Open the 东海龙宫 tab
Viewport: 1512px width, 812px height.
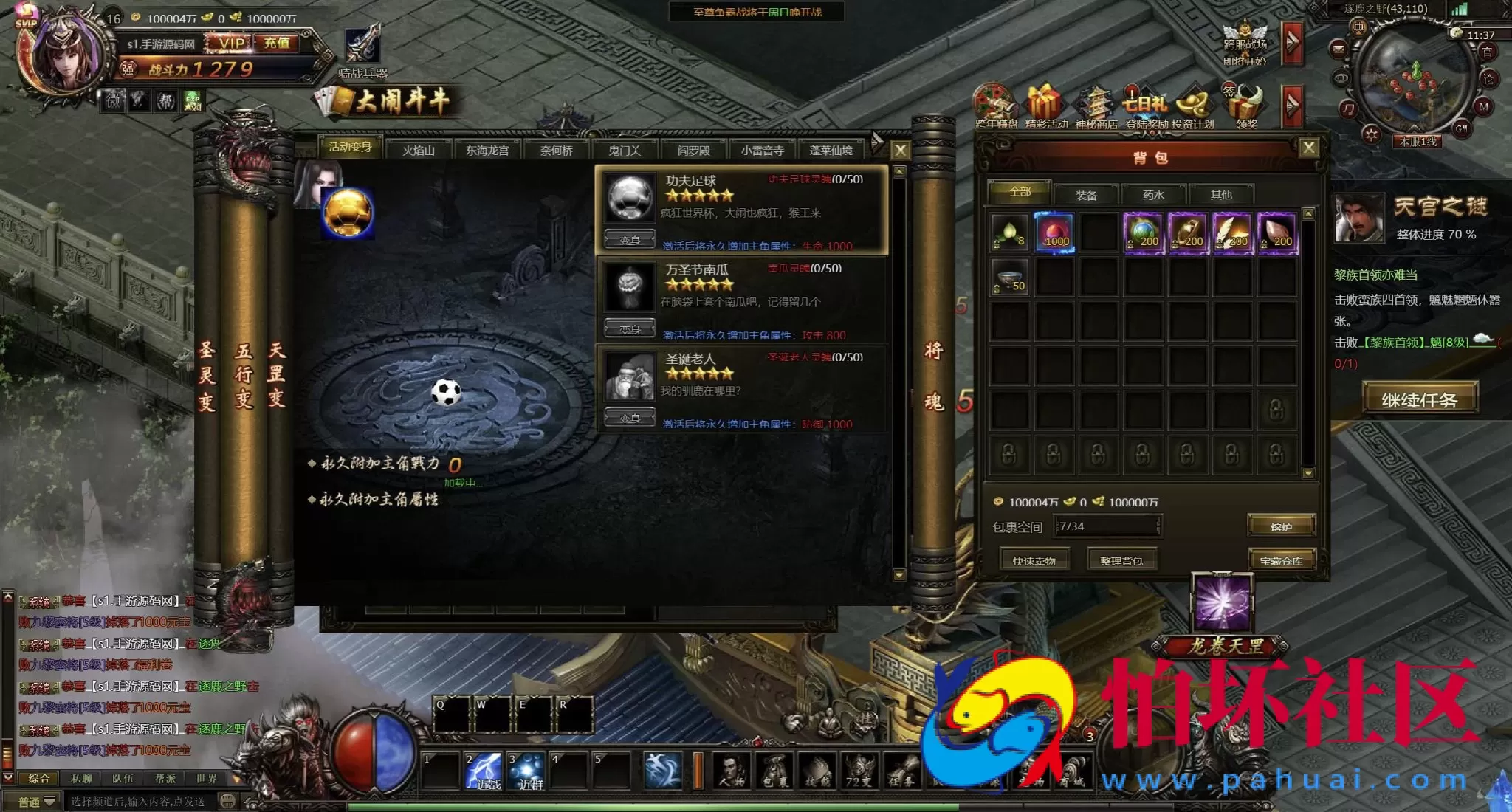click(x=487, y=151)
